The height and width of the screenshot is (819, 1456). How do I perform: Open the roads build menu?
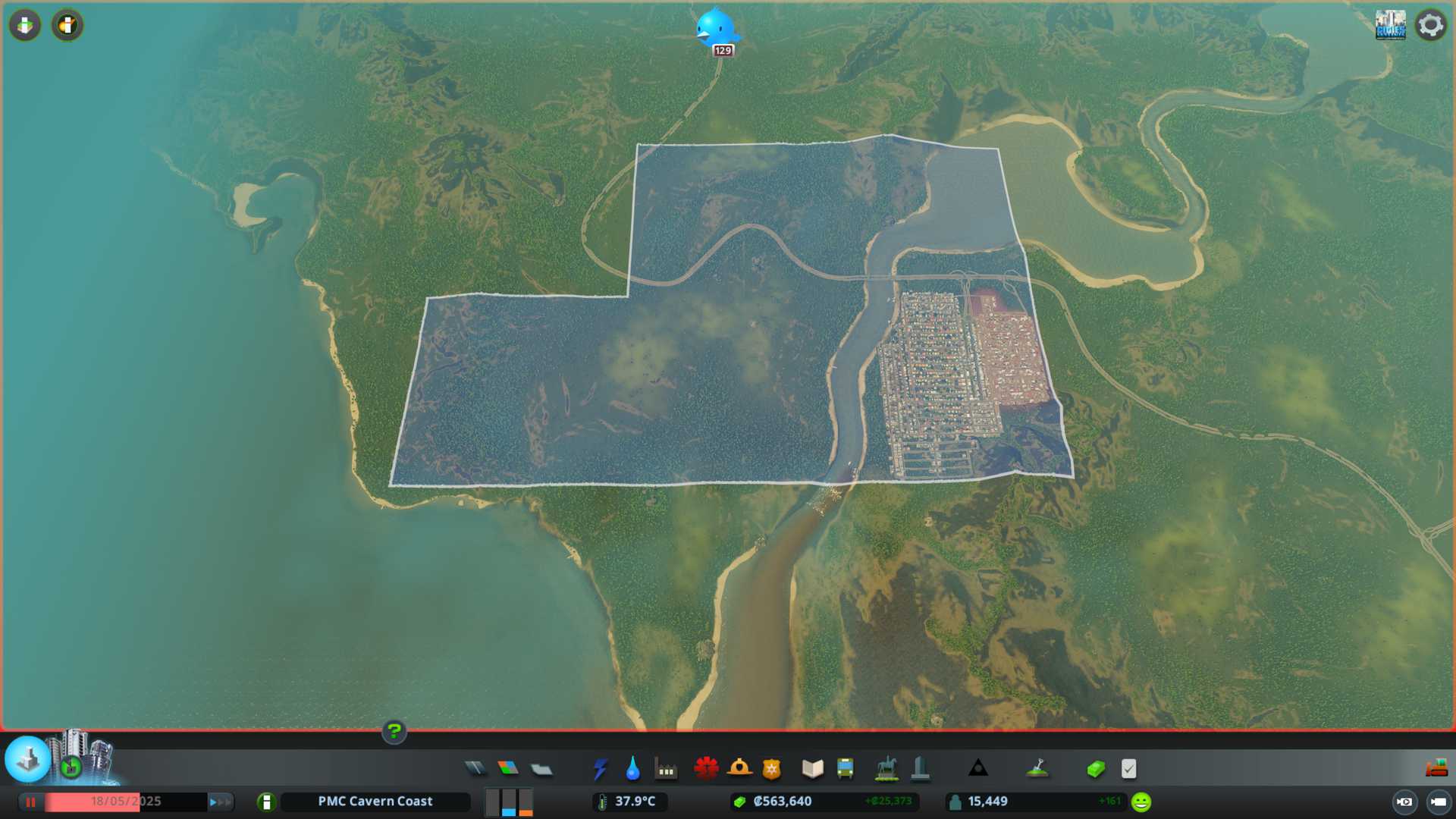pos(475,769)
